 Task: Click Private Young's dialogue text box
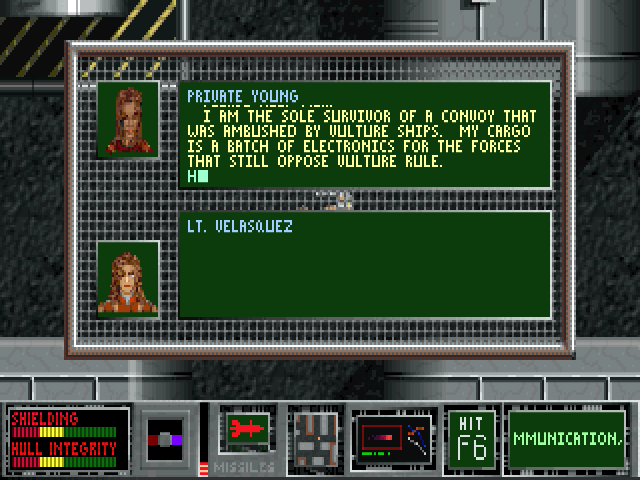pos(365,136)
